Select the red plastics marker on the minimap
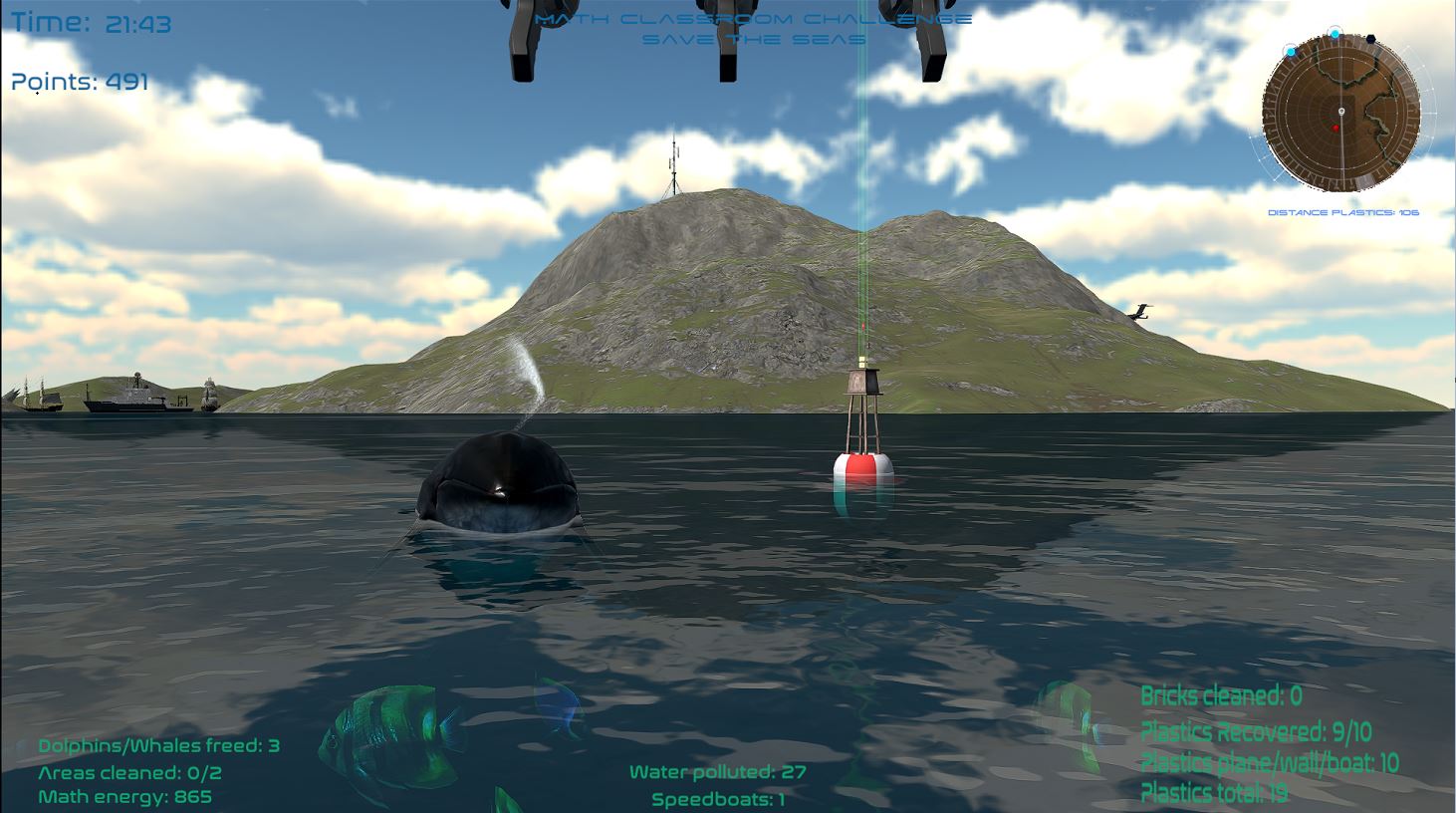Screen dimensions: 1456x813 (1335, 129)
